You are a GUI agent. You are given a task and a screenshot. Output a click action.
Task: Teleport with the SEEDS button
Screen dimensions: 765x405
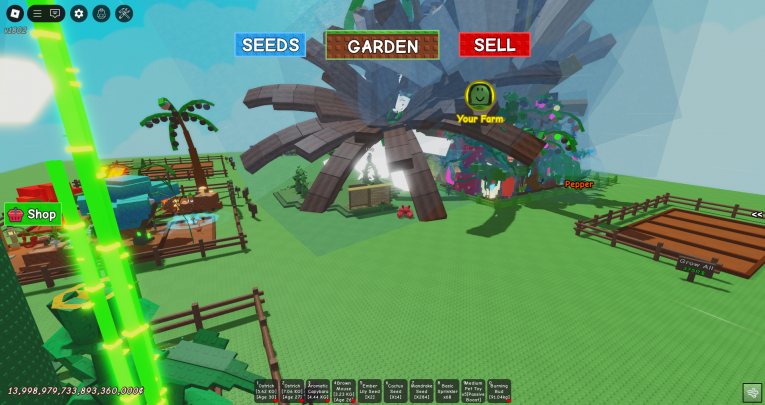coord(270,45)
